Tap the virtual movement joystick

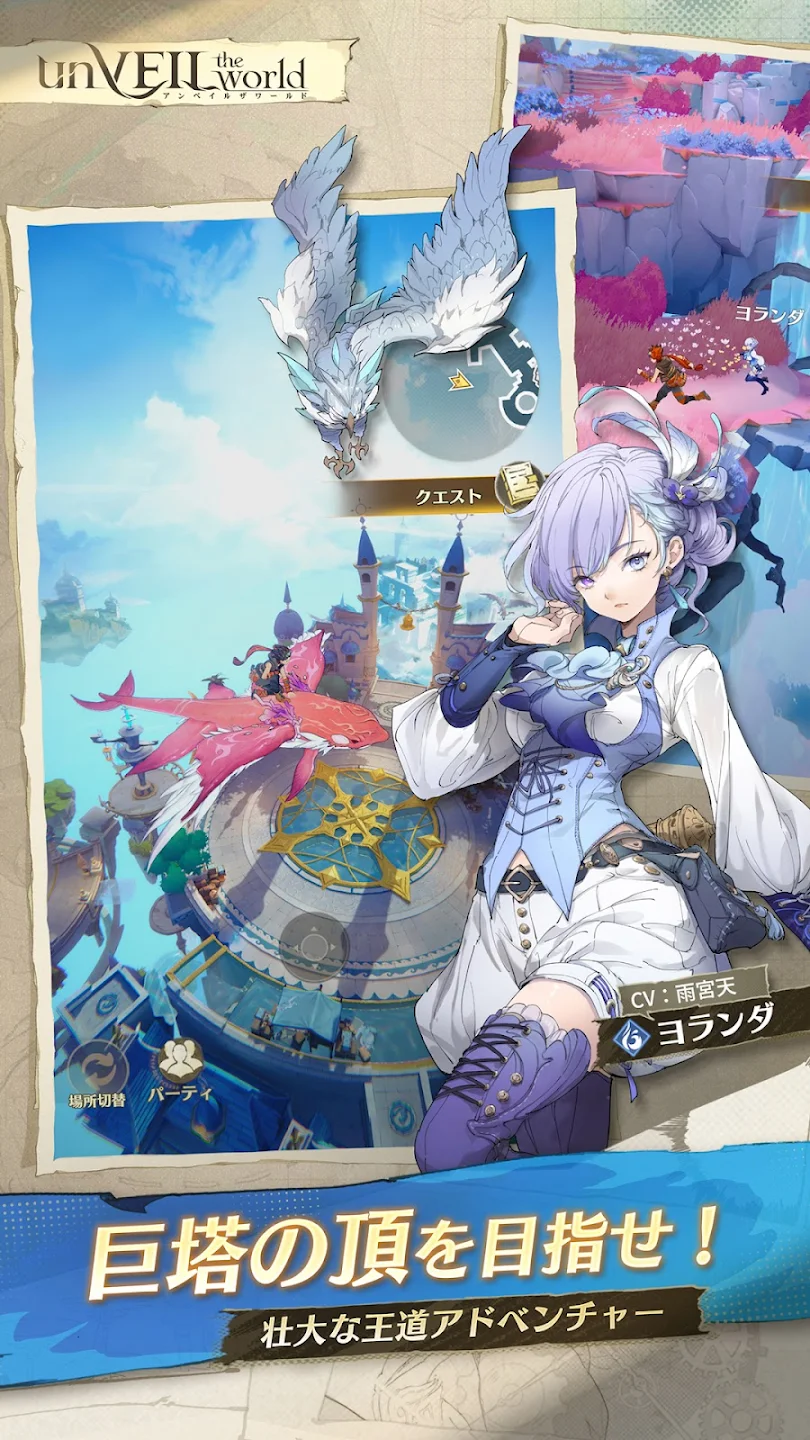coord(313,946)
